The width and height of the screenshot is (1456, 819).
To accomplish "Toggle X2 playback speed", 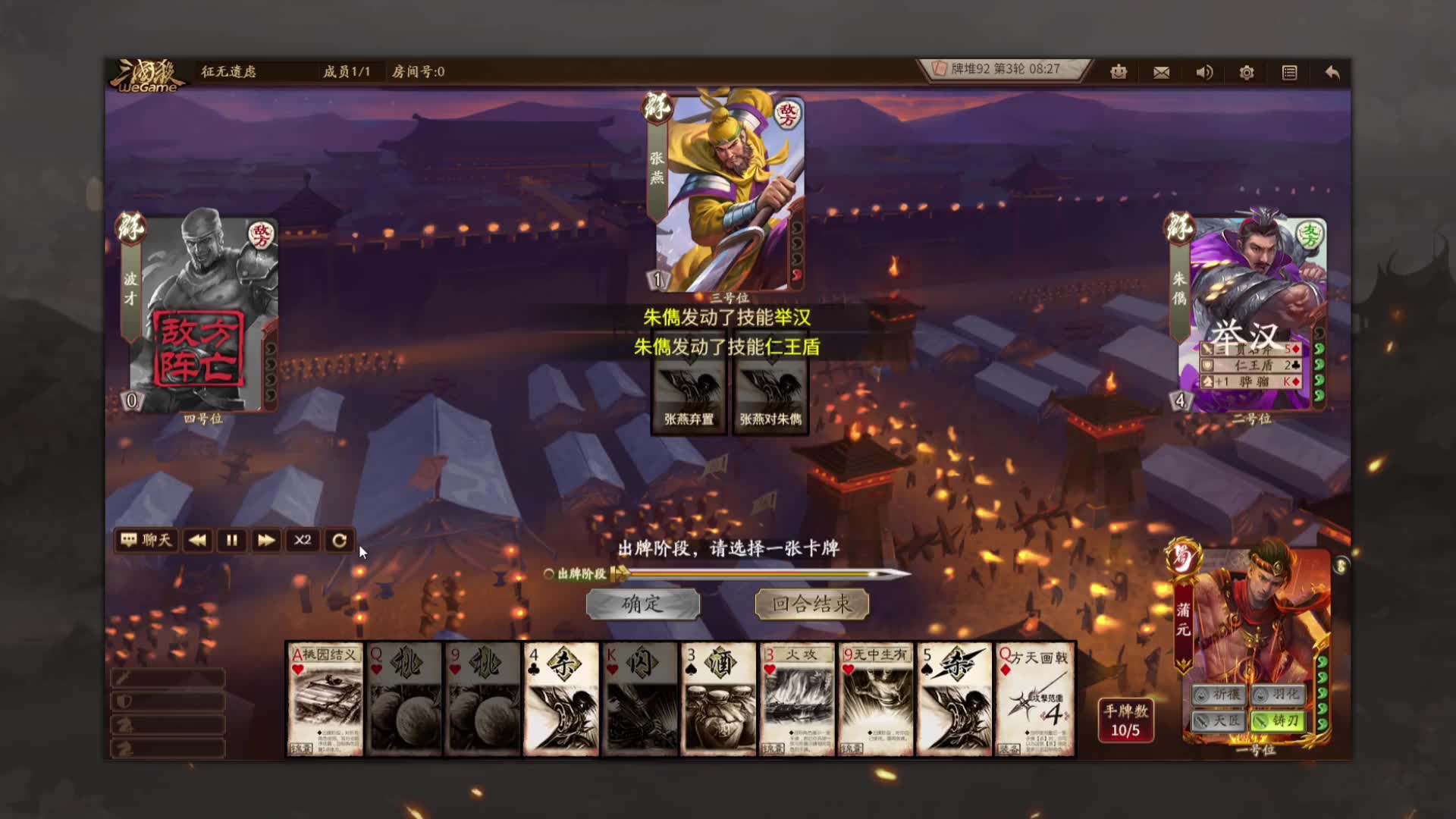I will (303, 540).
